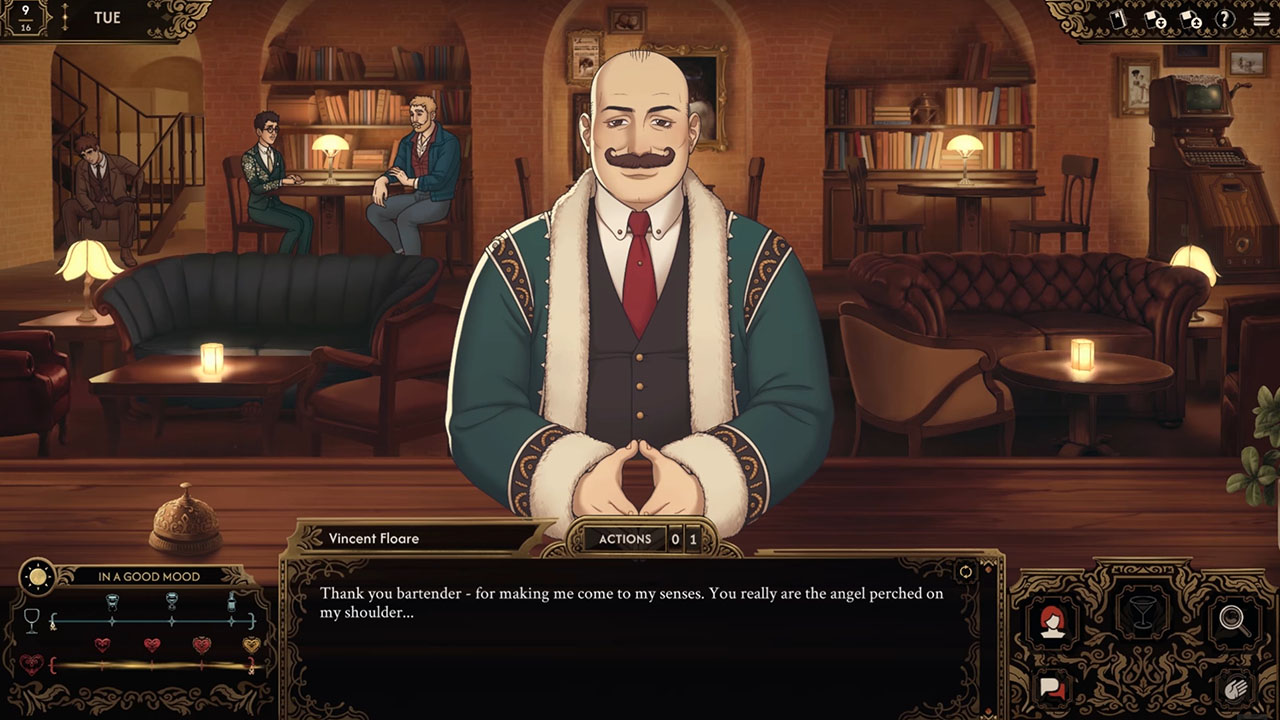Open the help question mark icon
Image resolution: width=1280 pixels, height=720 pixels.
click(1224, 18)
